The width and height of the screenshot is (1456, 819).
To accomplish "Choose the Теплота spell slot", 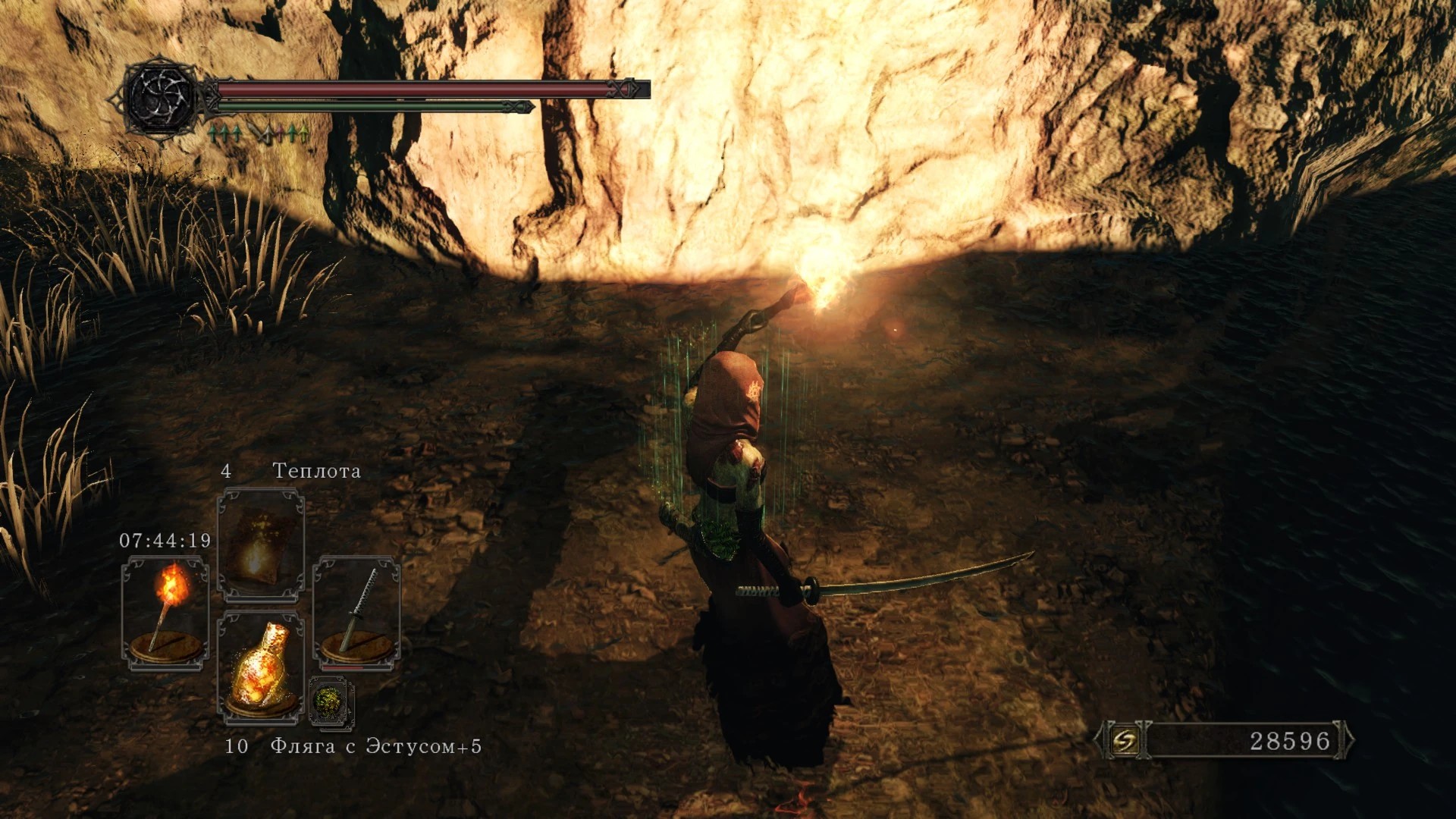I will (260, 543).
